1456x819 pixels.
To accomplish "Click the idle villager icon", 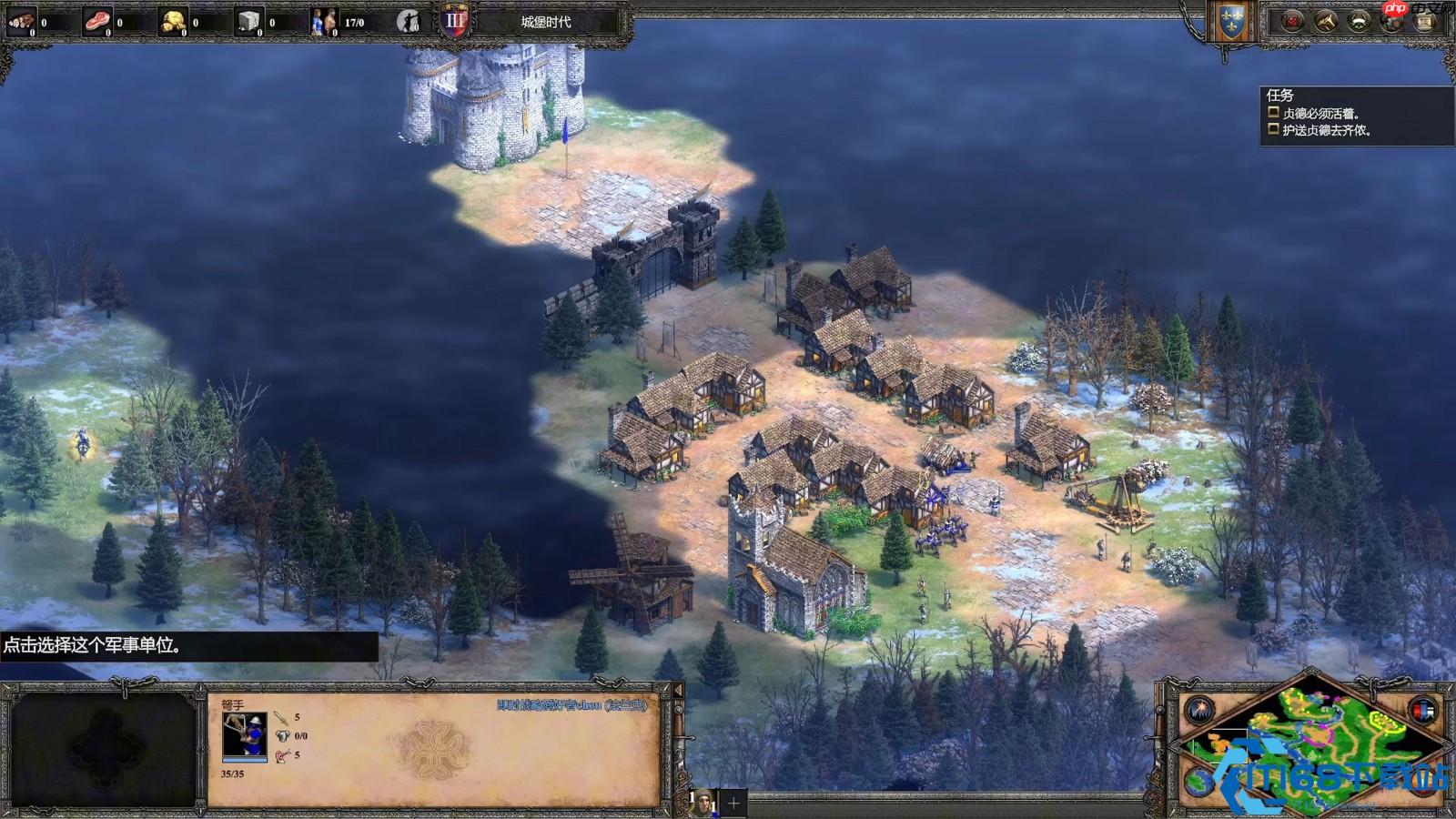I will pyautogui.click(x=409, y=21).
